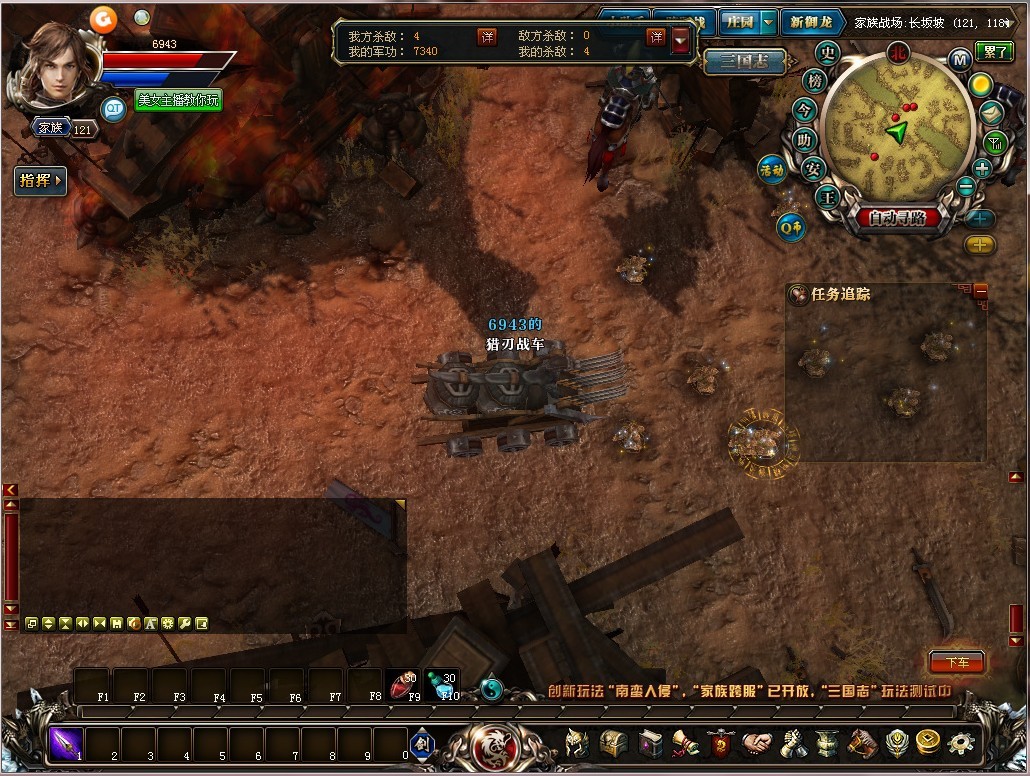The width and height of the screenshot is (1030, 776).
Task: Open the 指挥 command panel
Action: [x=40, y=181]
